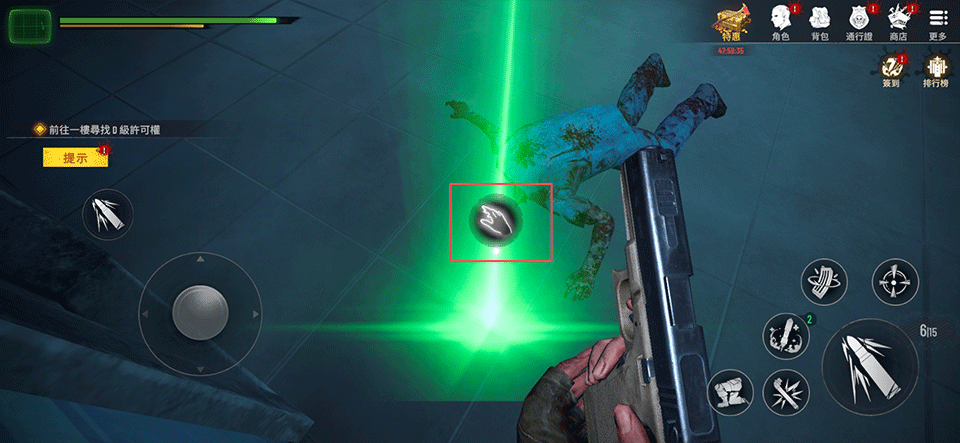
Task: Tap the yellow 提示 hint button
Action: 75,157
